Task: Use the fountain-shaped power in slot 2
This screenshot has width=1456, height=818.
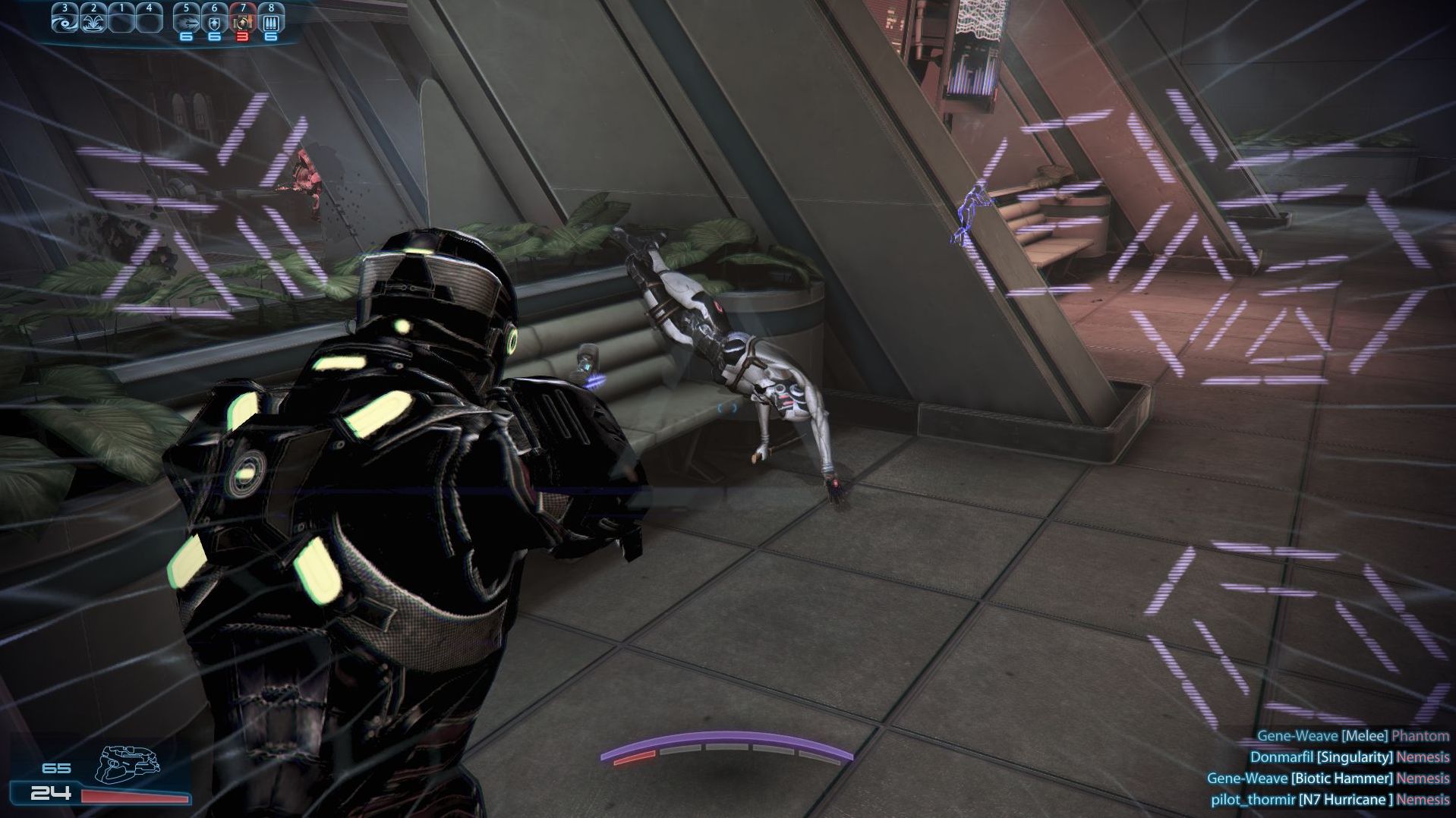Action: [93, 19]
